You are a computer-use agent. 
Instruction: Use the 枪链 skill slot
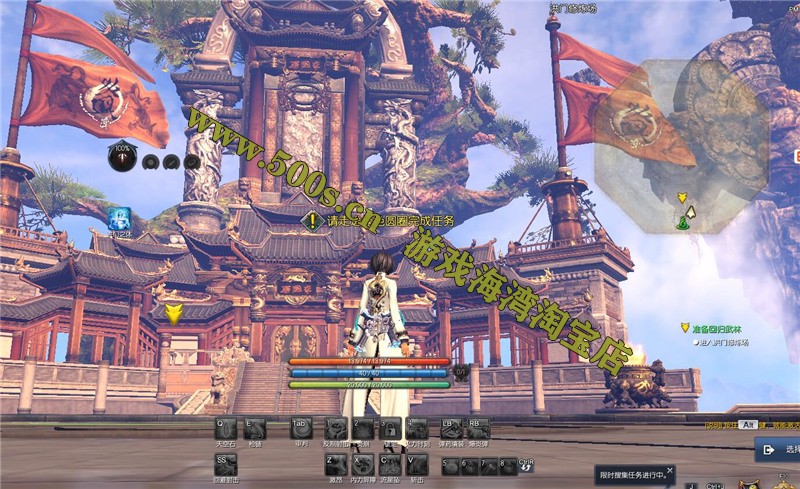pyautogui.click(x=255, y=428)
